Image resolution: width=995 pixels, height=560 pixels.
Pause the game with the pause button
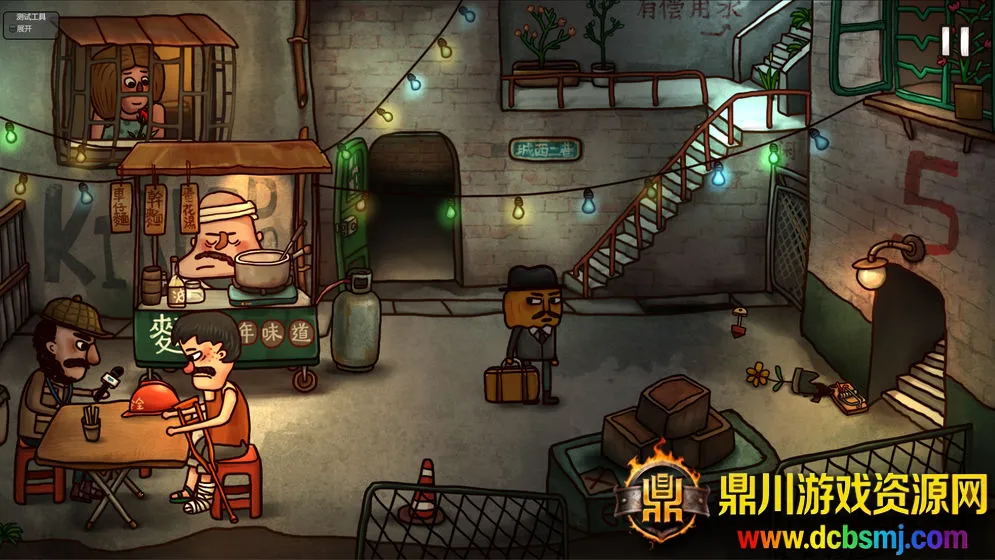point(955,41)
